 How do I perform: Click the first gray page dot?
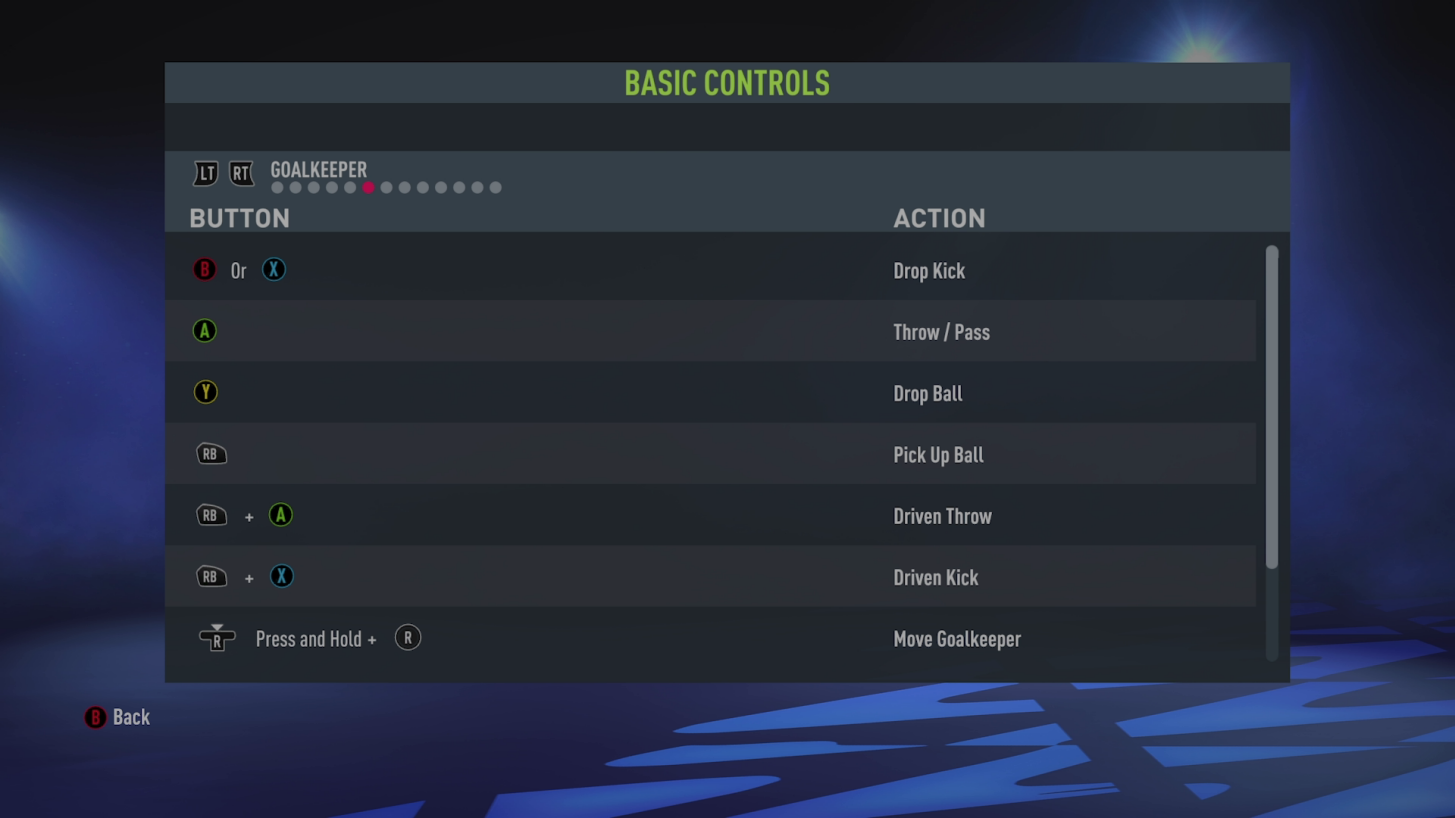click(x=276, y=187)
